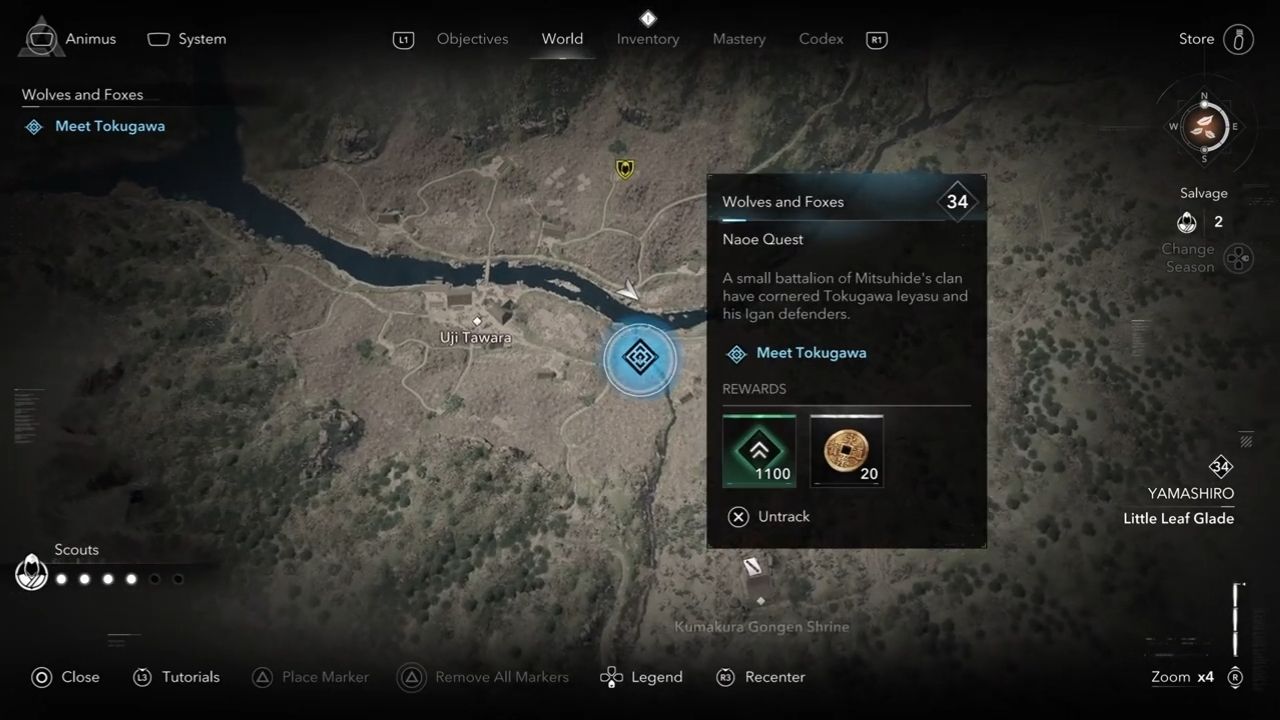Click the Change Season icon
Screen dimensions: 1280x720
1238,258
